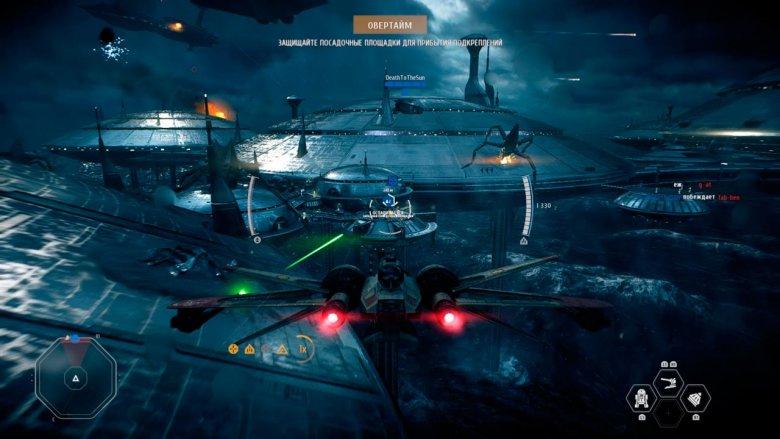780x439 pixels.
Task: Click the 1x score multiplier ring
Action: coord(302,349)
